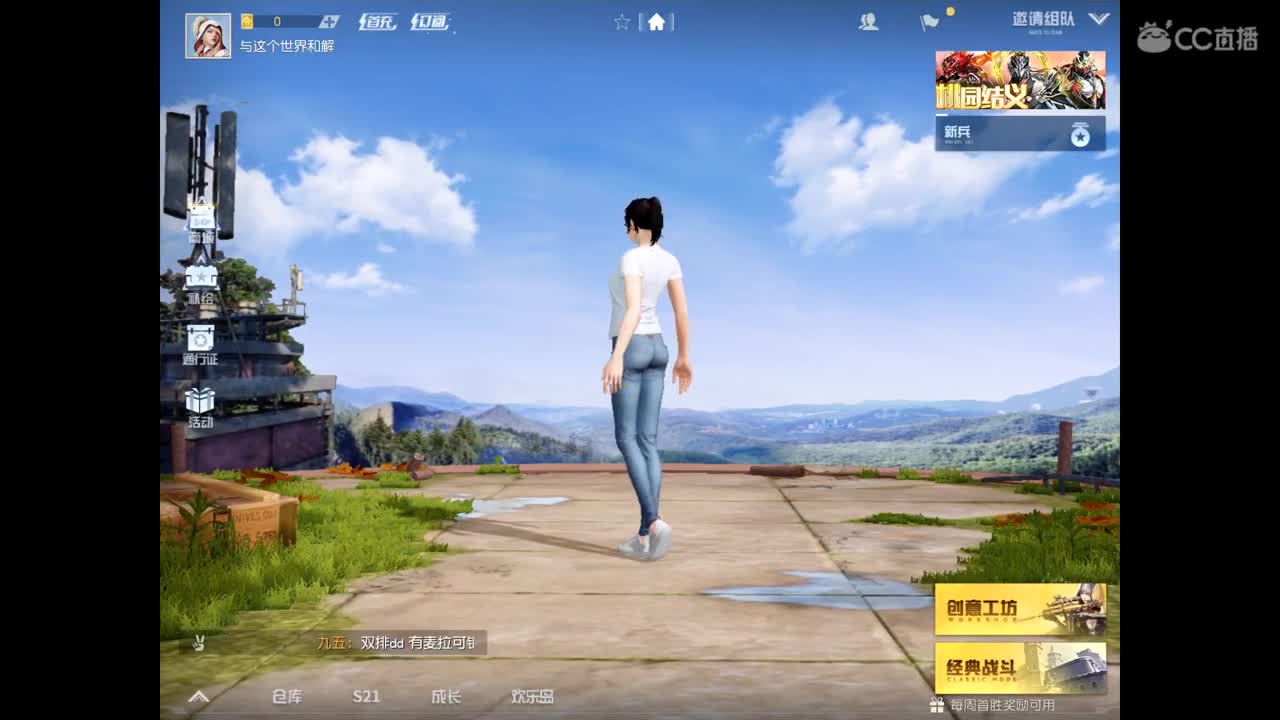Viewport: 1280px width, 720px height.
Task: Click the weekly first-win reward icon bottom right
Action: point(937,702)
